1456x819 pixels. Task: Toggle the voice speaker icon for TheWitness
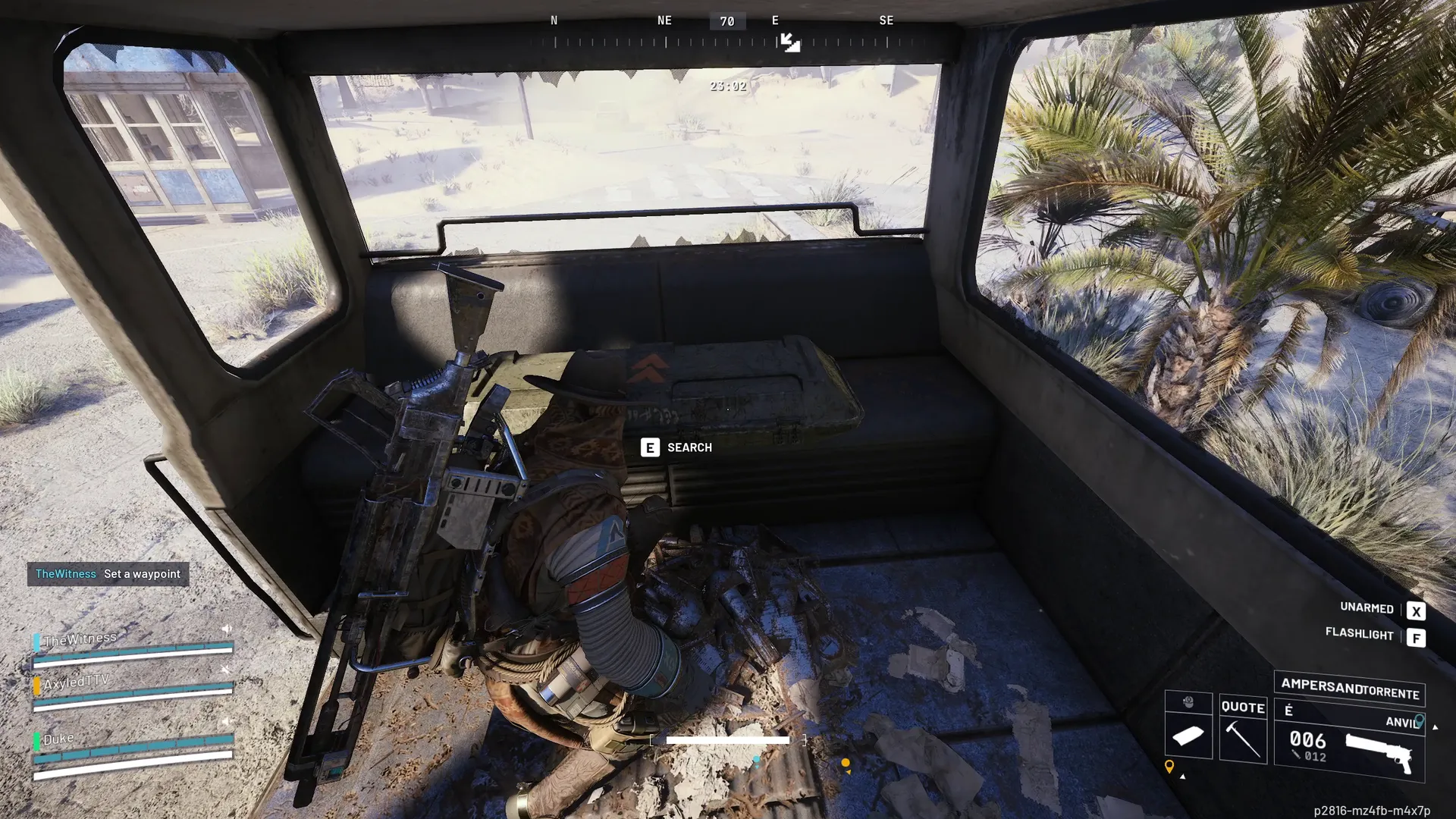(x=226, y=629)
